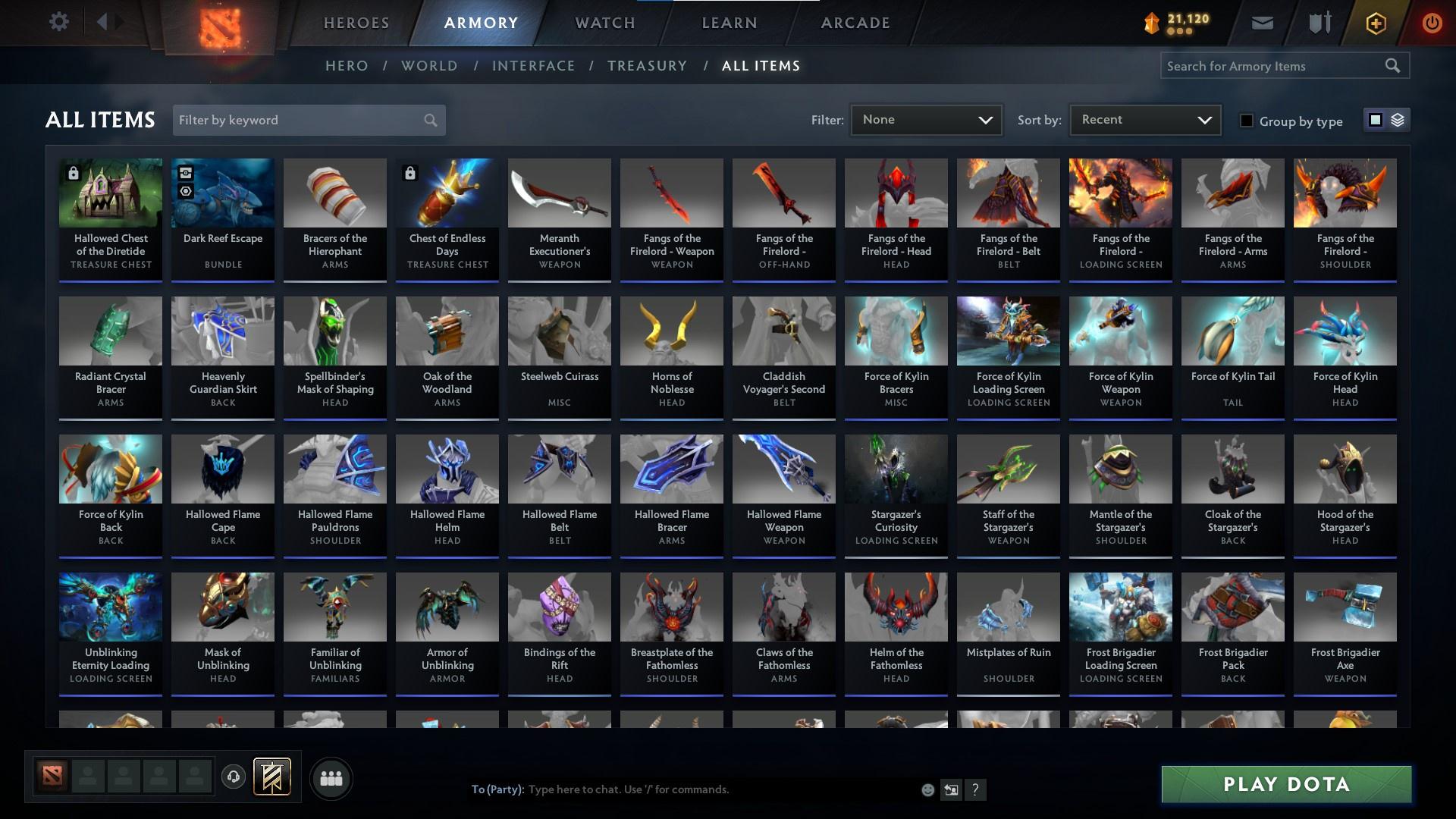The height and width of the screenshot is (819, 1456).
Task: Click the power/disconnect icon
Action: coord(1432,23)
